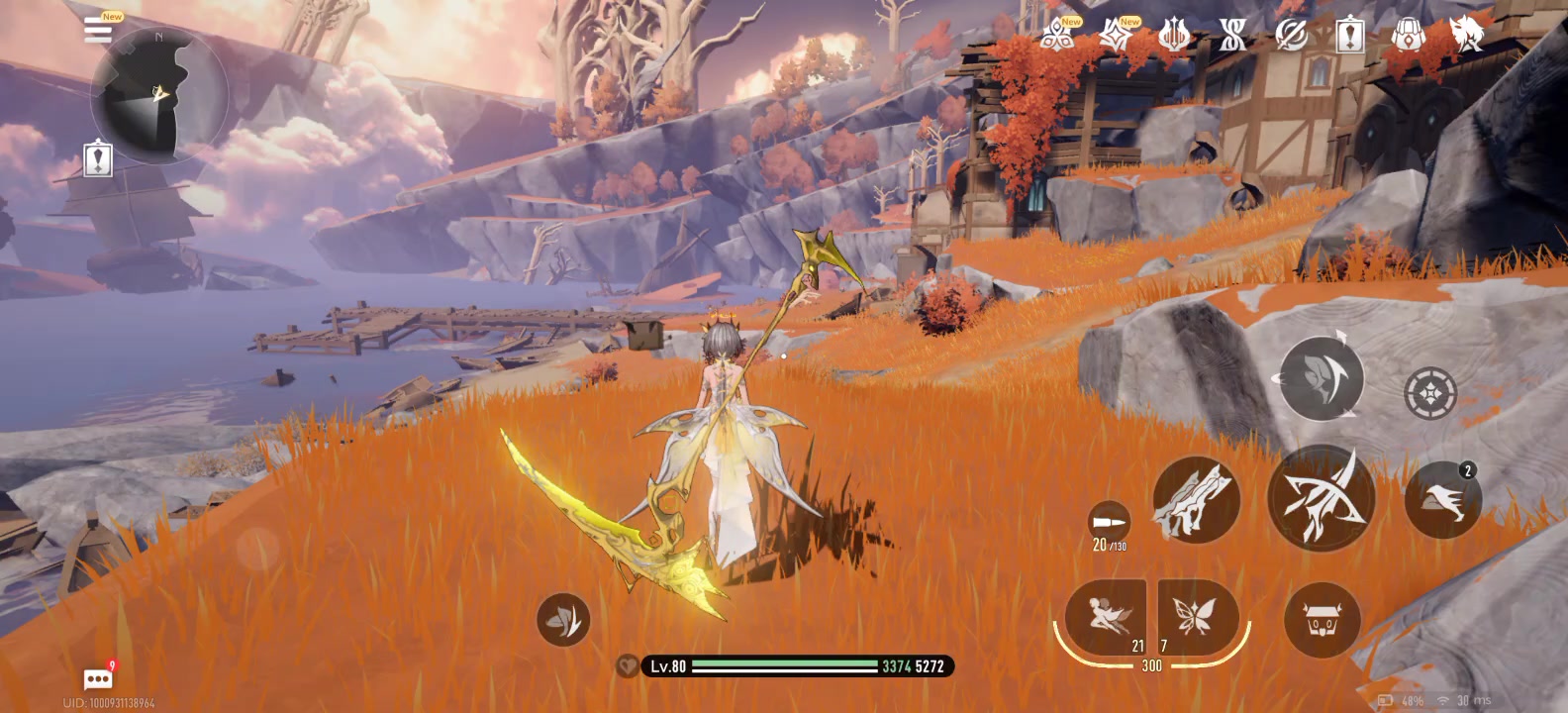Open the three-petal icon marked New
The height and width of the screenshot is (713, 1568).
coord(1058,37)
